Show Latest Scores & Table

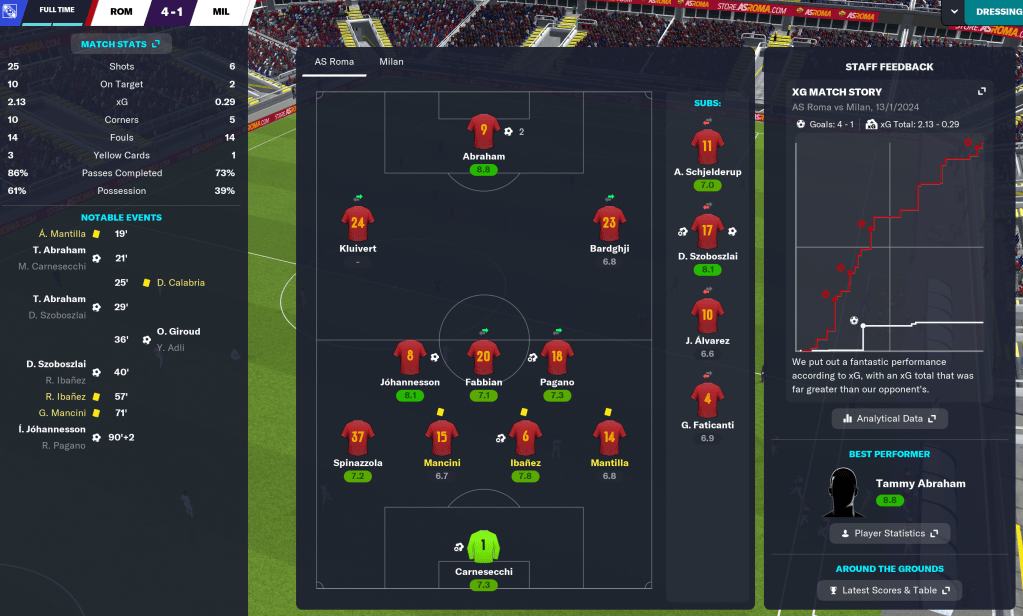coord(889,590)
